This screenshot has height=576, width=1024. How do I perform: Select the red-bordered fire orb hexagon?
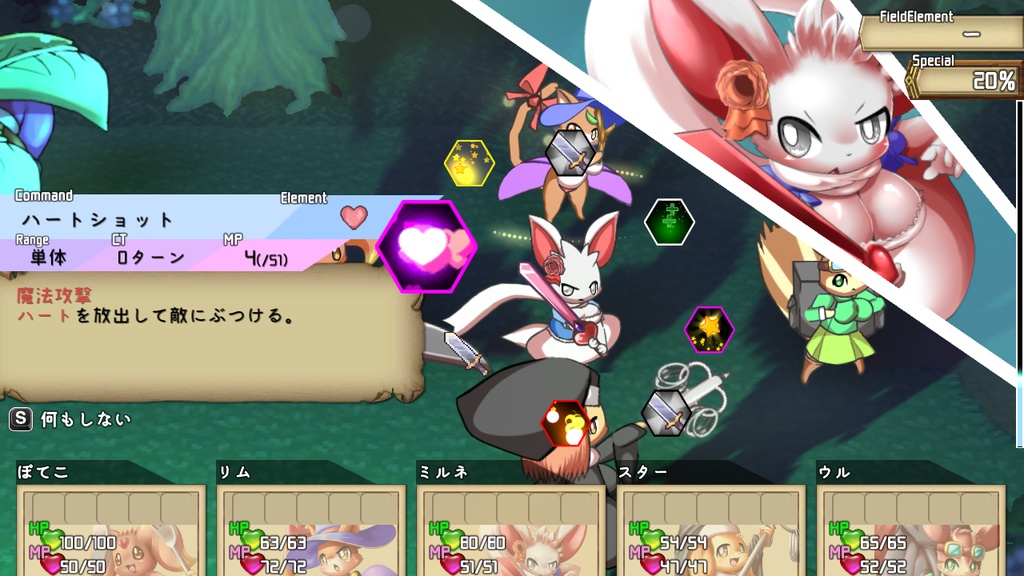pyautogui.click(x=565, y=424)
